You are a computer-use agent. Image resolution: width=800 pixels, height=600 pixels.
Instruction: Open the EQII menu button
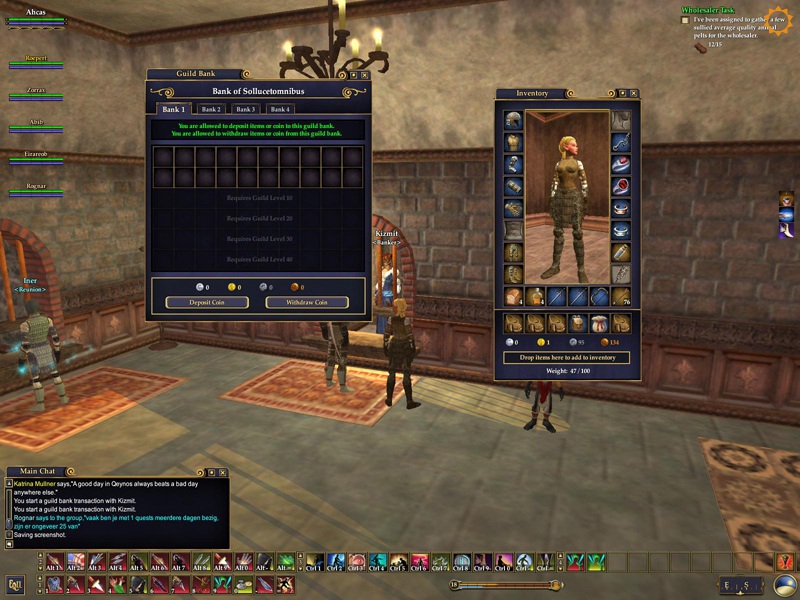[x=15, y=585]
